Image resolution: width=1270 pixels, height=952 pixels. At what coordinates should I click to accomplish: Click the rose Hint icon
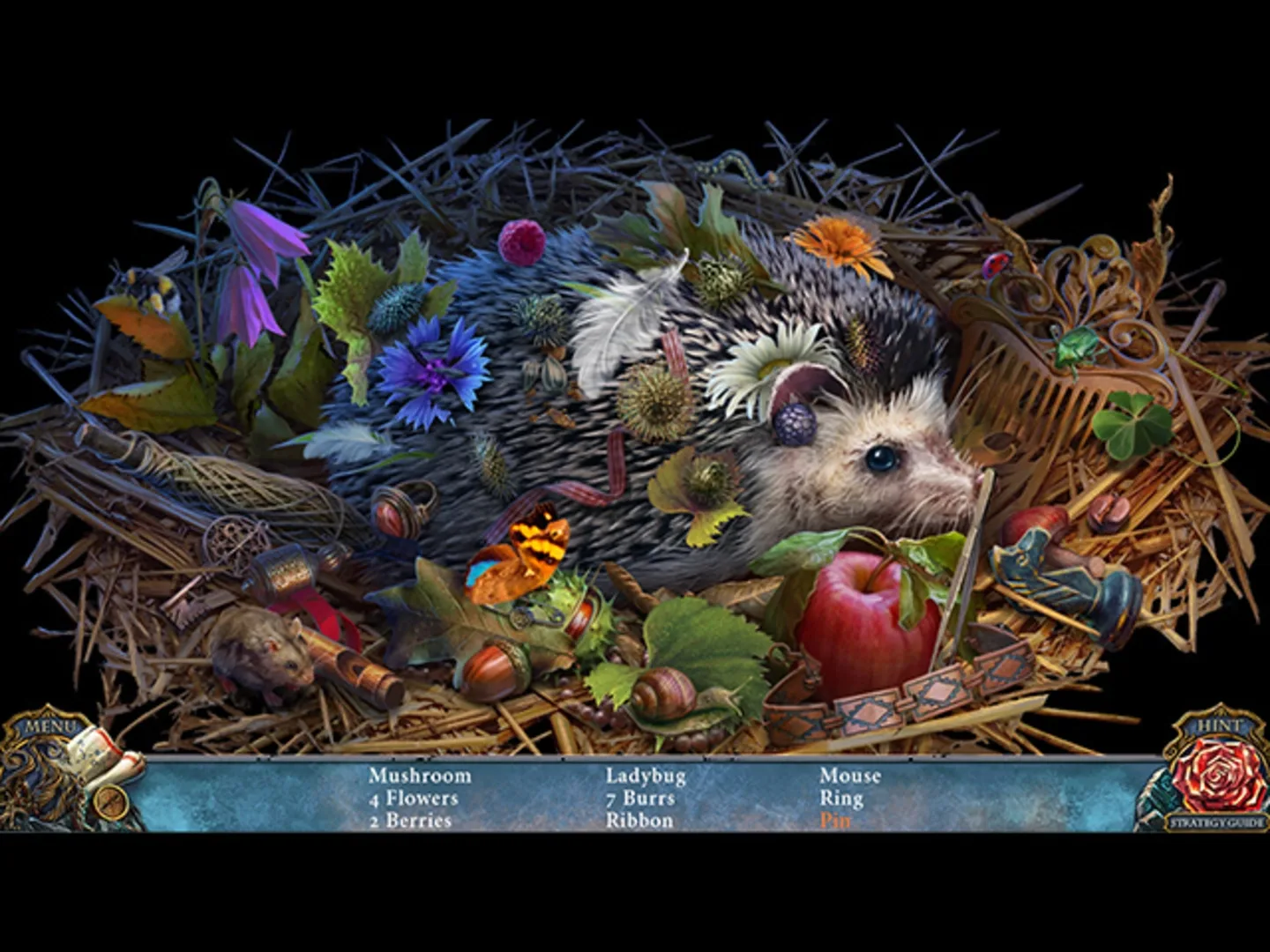tap(1217, 776)
